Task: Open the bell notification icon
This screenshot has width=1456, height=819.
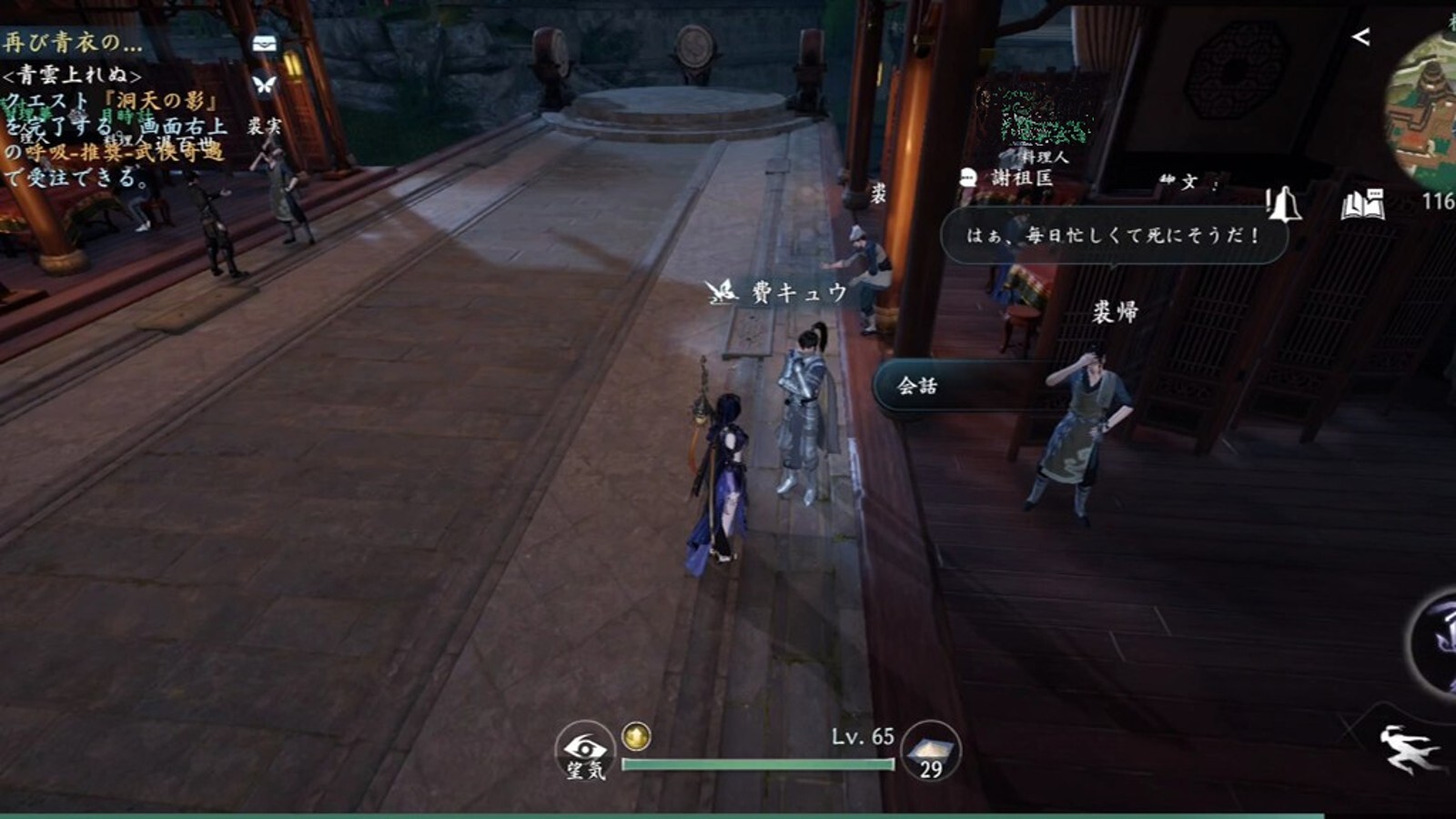Action: (x=1283, y=205)
